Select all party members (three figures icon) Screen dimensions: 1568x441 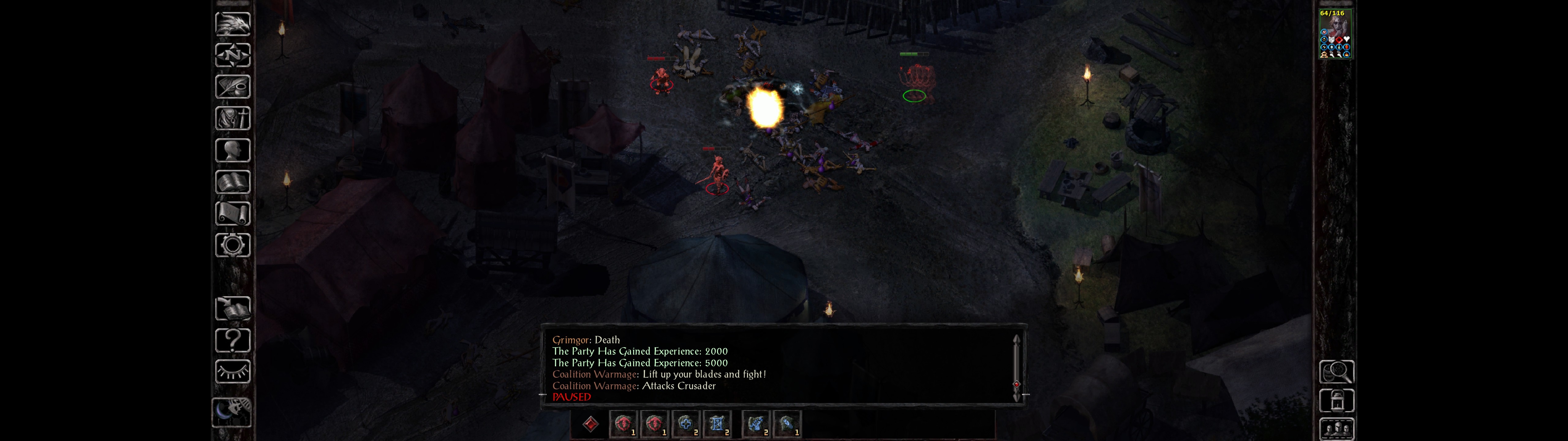(1336, 429)
